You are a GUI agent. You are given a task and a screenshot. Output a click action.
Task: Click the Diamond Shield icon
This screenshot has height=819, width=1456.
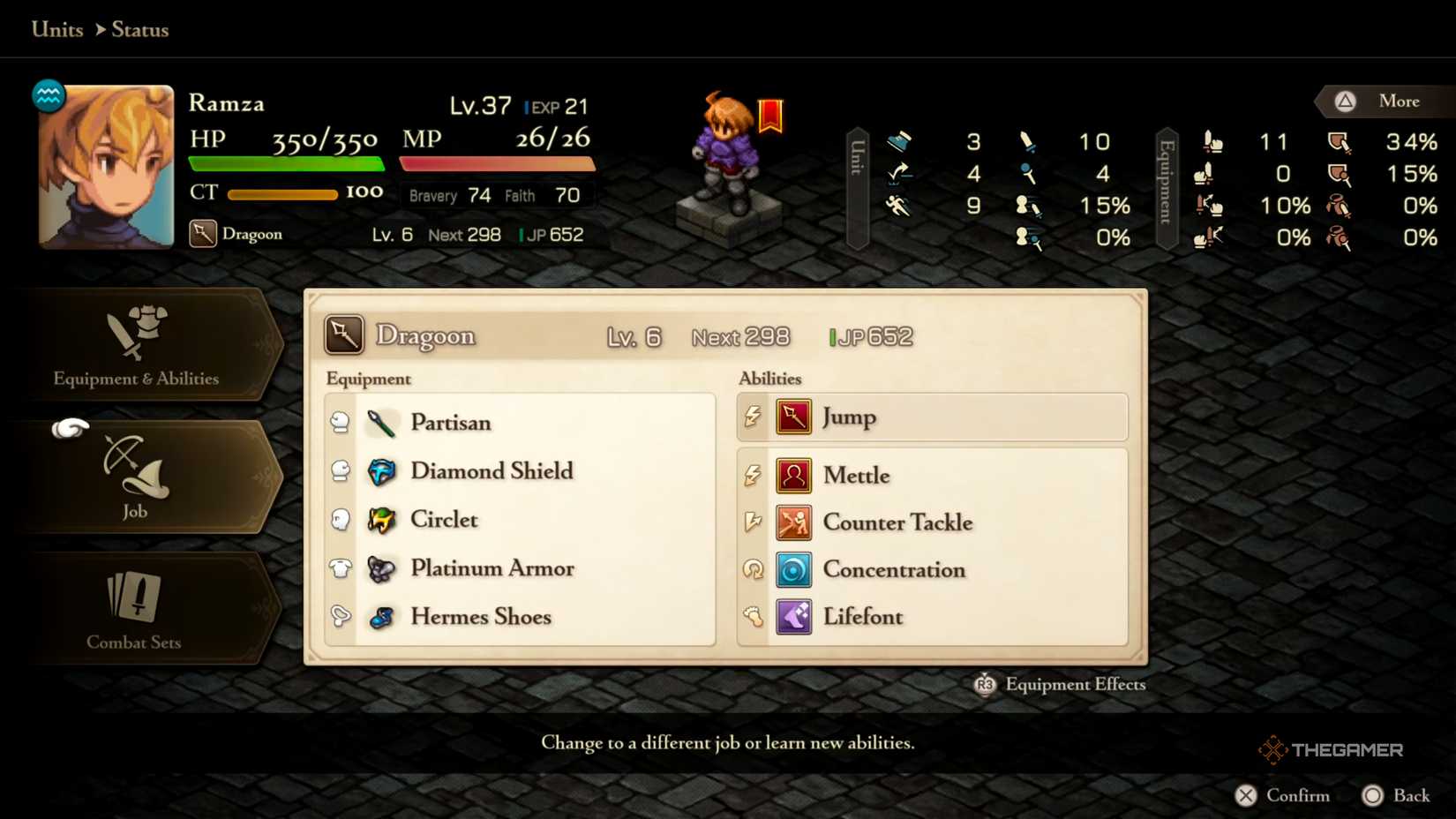click(x=380, y=471)
